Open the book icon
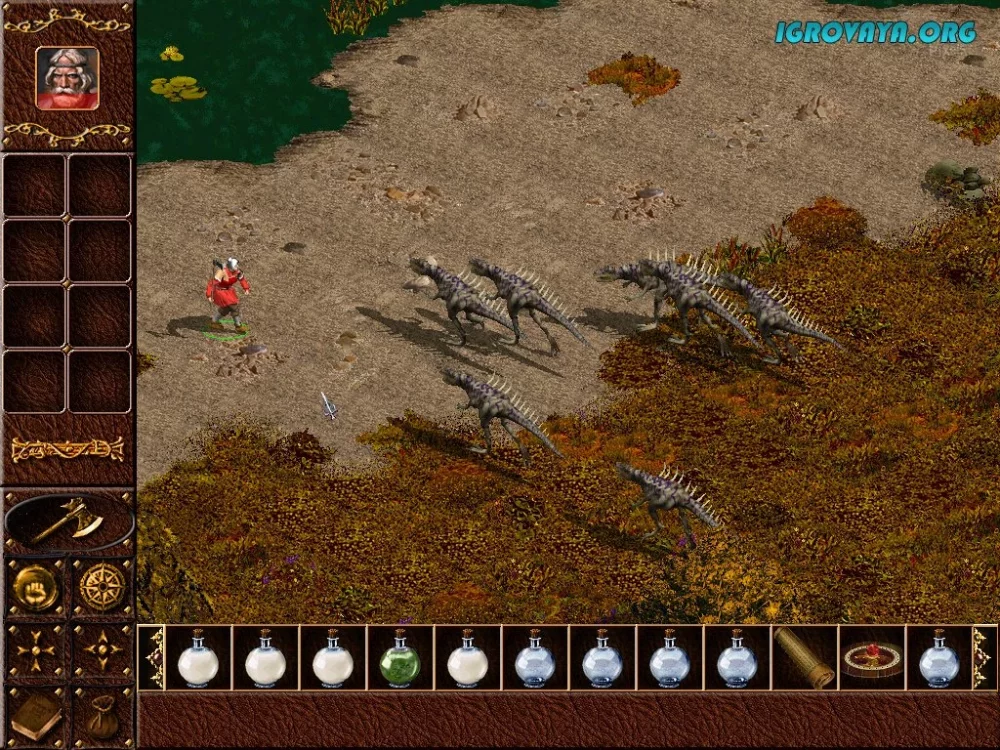1000x750 pixels. coord(35,715)
